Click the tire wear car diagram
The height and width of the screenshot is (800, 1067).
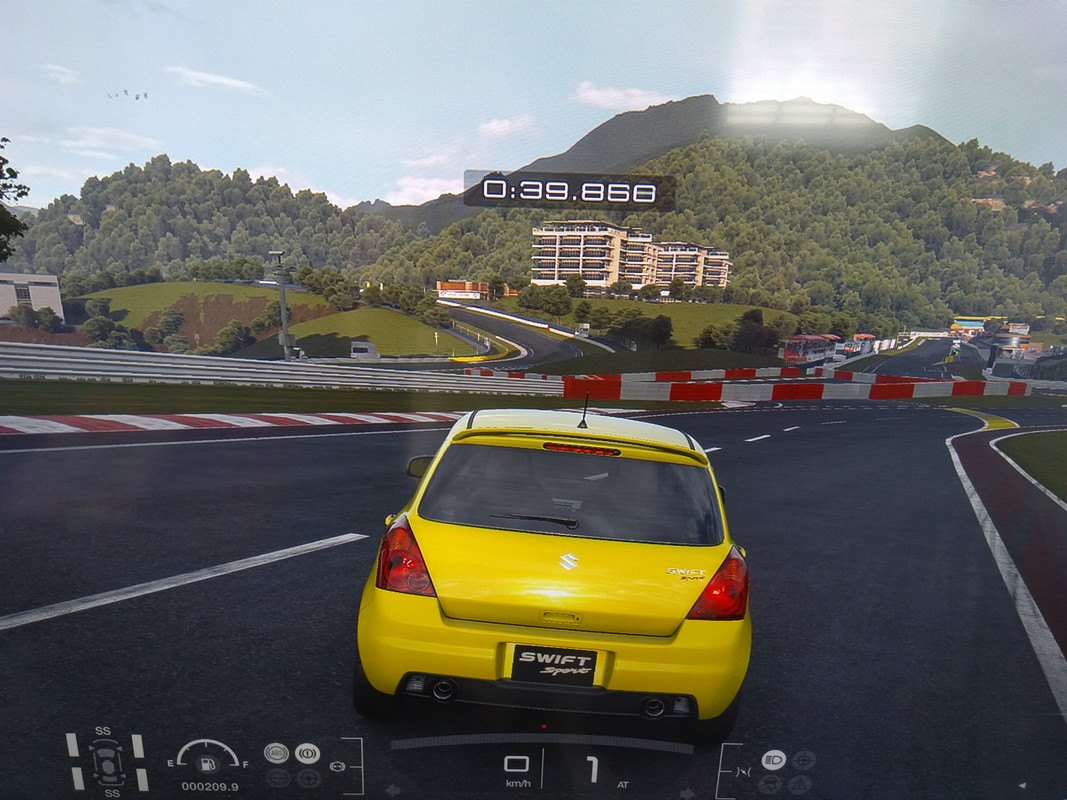point(106,762)
